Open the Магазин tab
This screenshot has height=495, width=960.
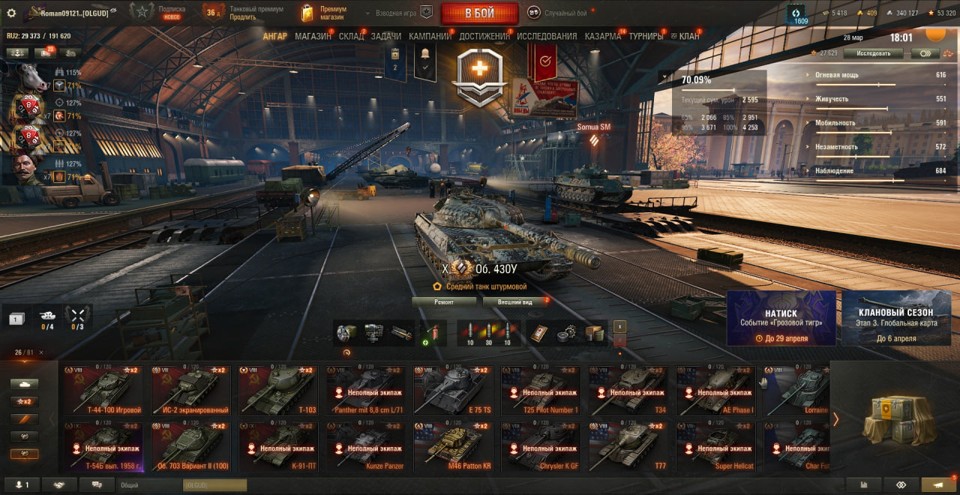tap(314, 36)
